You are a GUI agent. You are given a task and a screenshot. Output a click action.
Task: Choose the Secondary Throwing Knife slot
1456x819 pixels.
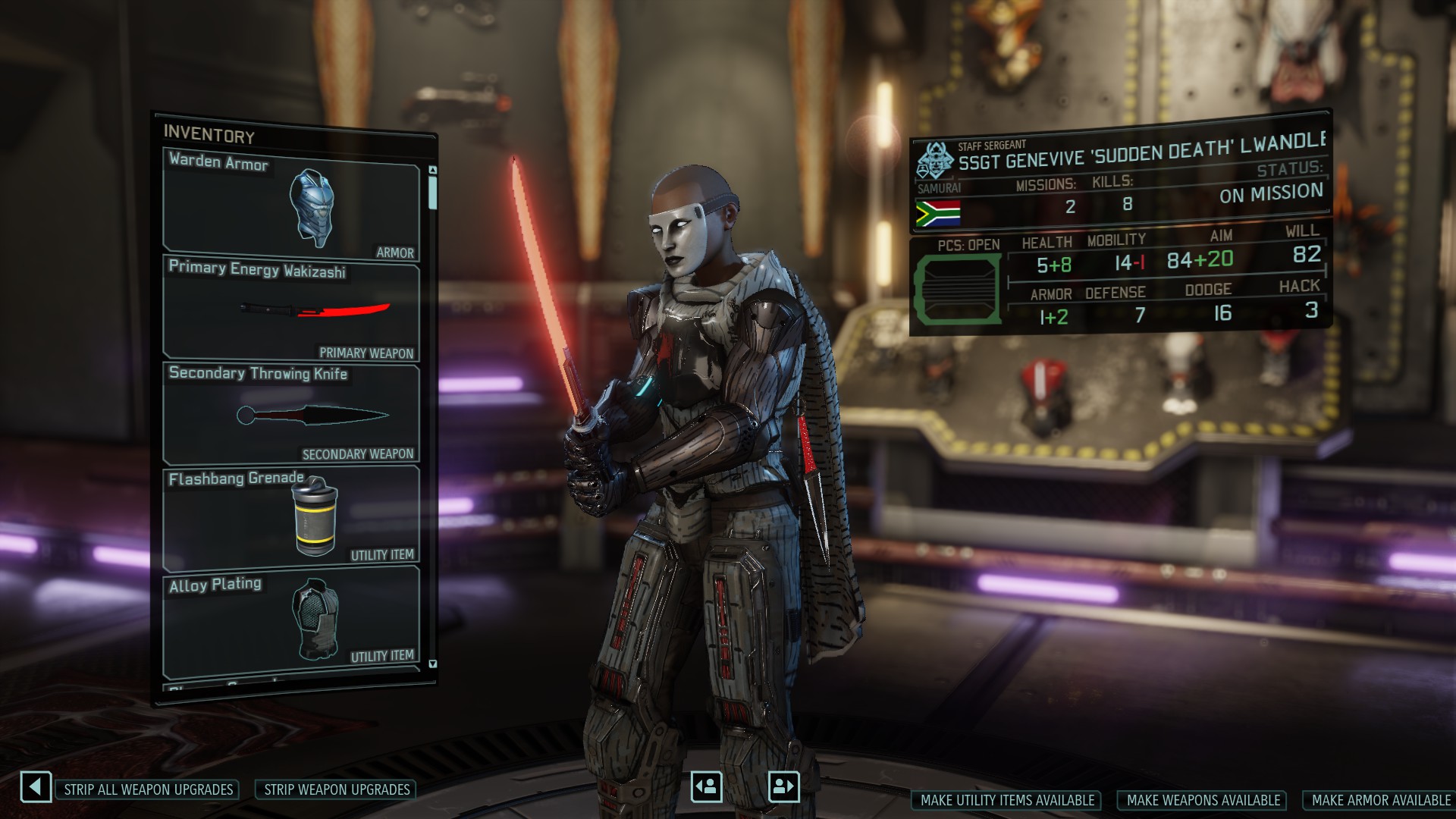[x=291, y=414]
